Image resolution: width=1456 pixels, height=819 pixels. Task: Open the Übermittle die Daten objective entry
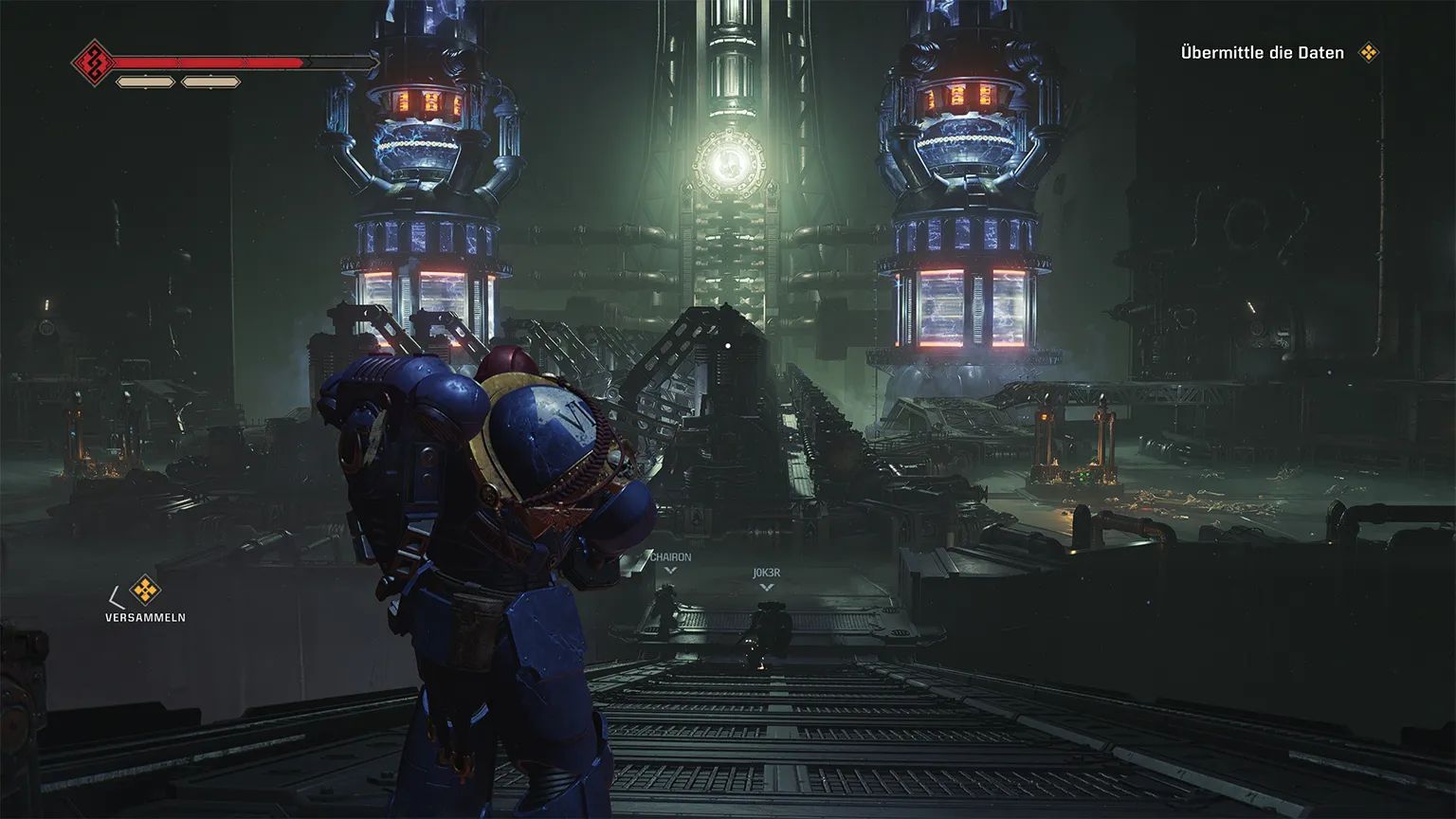click(x=1262, y=52)
